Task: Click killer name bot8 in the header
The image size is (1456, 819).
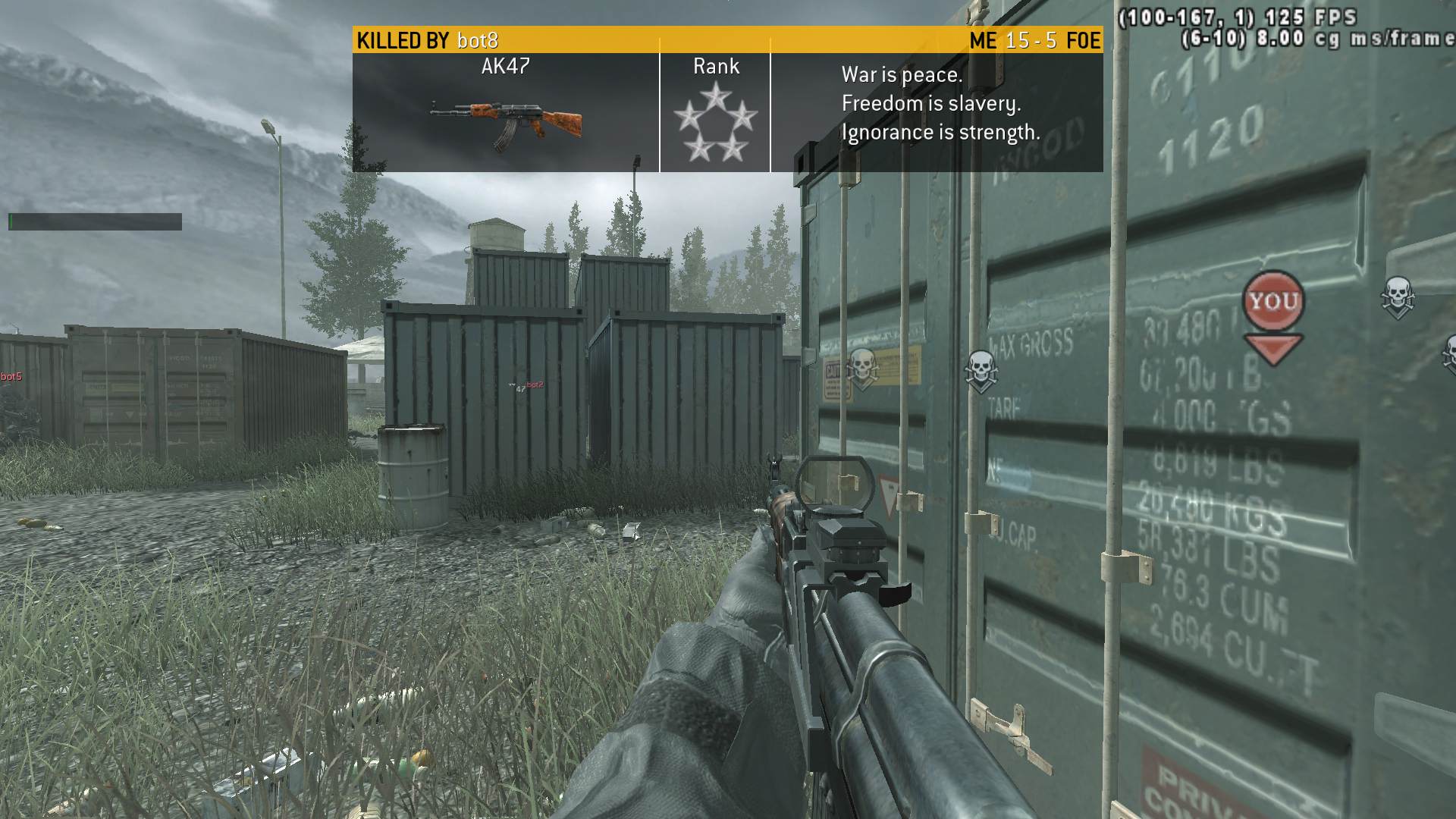Action: [478, 40]
